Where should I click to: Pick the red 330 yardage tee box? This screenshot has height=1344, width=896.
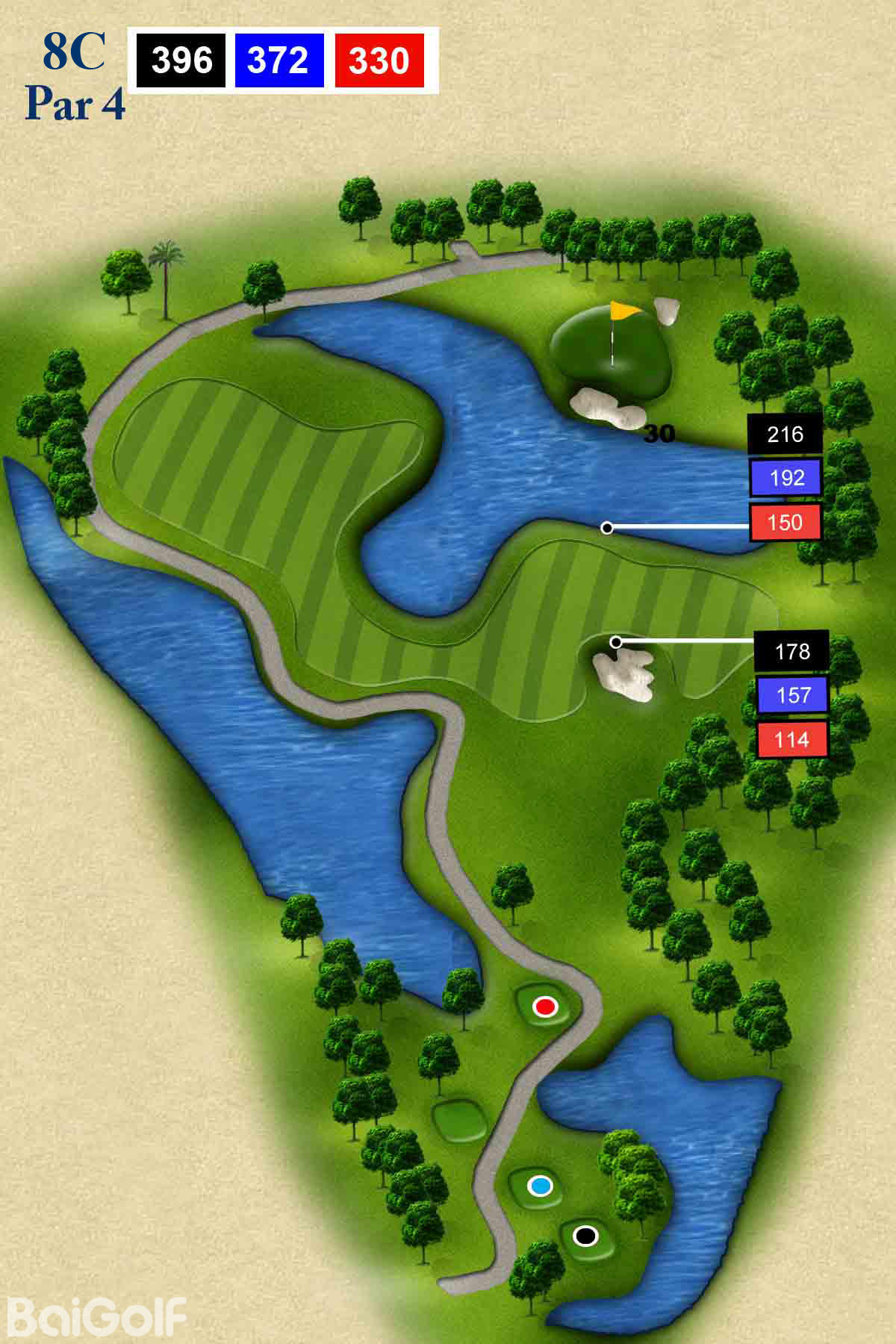[x=379, y=60]
